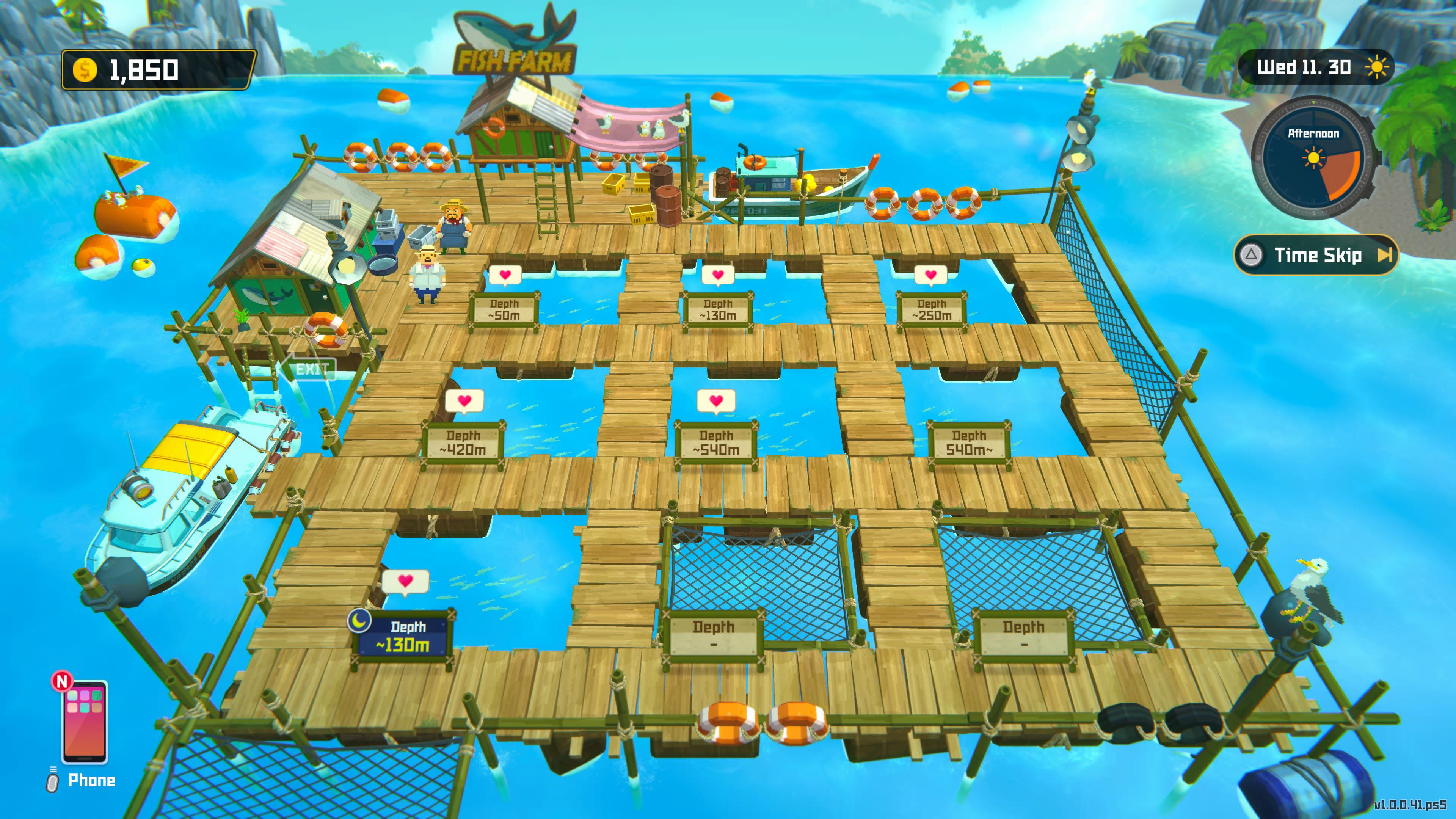Viewport: 1456px width, 819px height.
Task: Select the 540m~ deepest pen sign
Action: [969, 443]
